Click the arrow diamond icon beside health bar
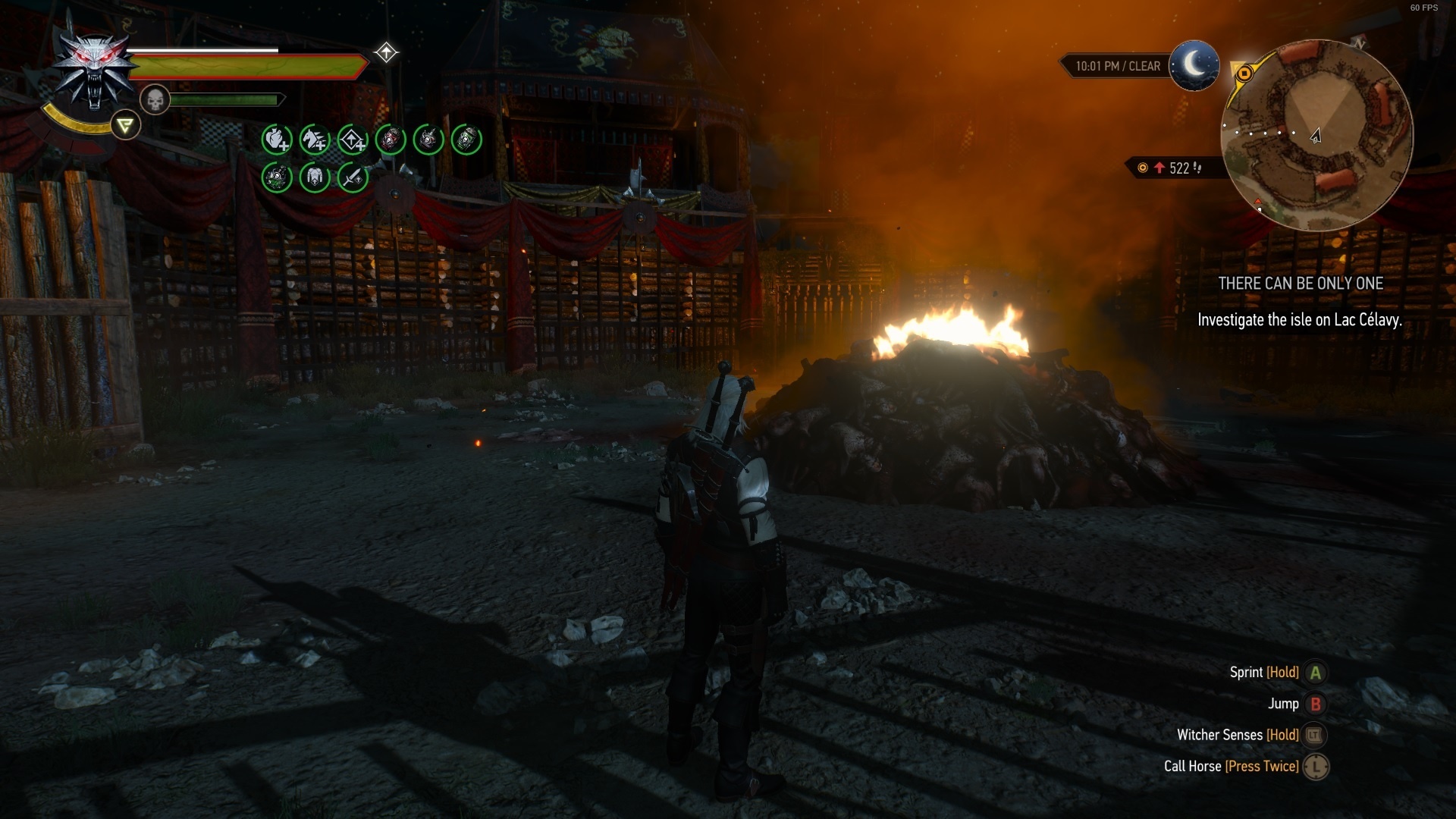 pos(386,52)
